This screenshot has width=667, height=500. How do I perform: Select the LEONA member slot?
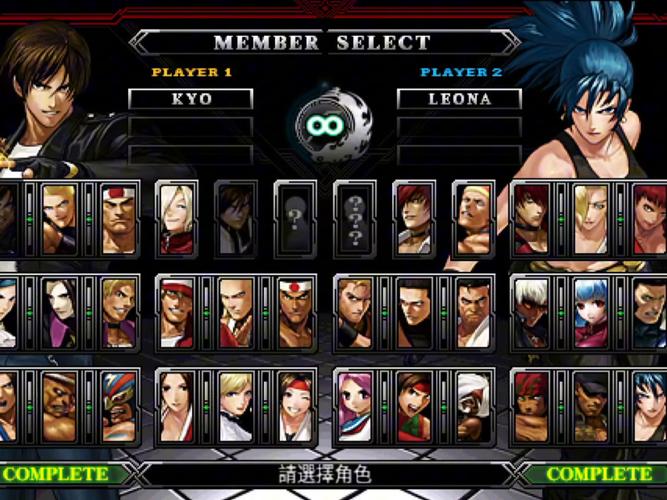tap(459, 99)
